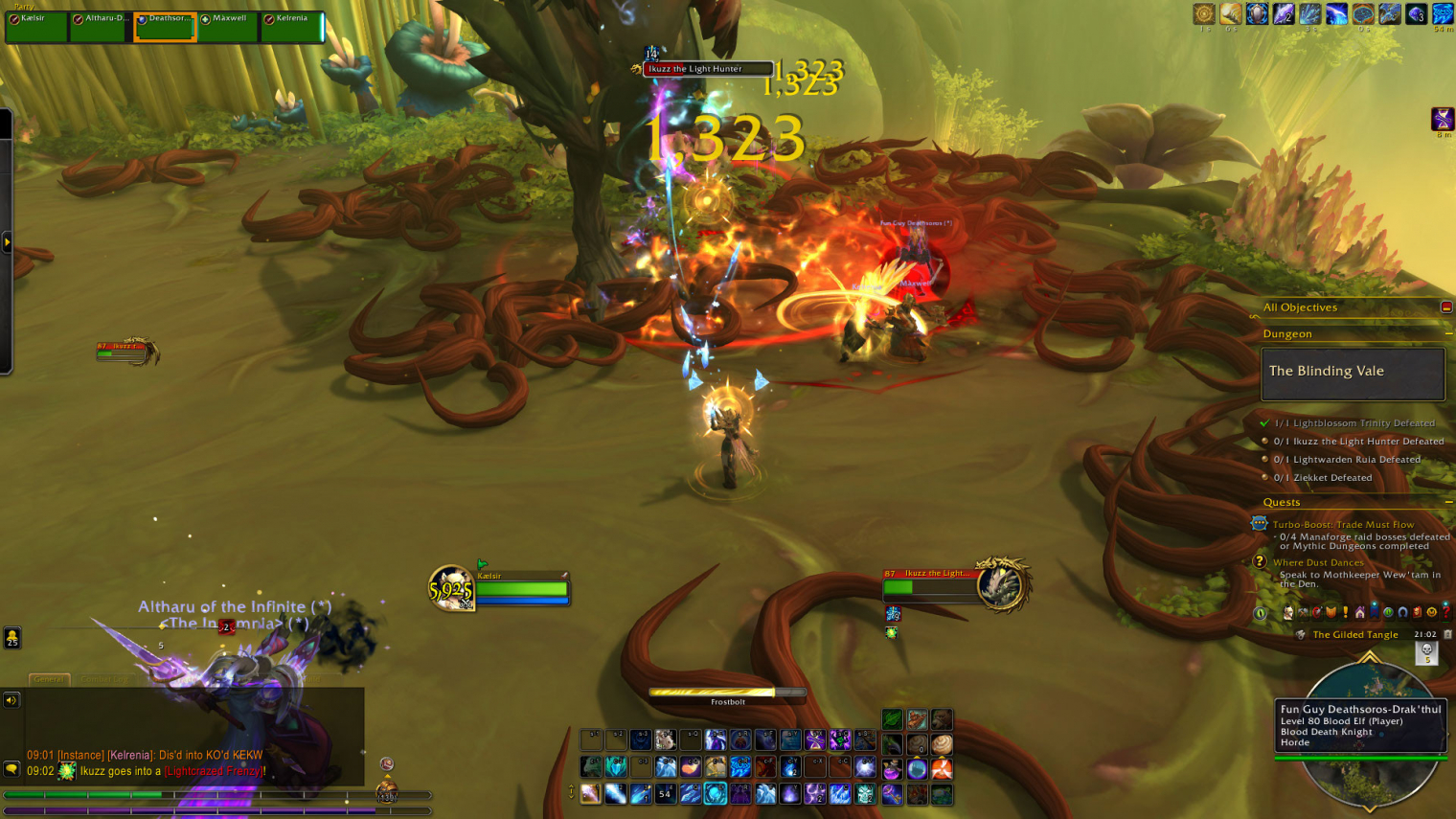Click the Lightcrazed Frenzy chat link

(214, 771)
